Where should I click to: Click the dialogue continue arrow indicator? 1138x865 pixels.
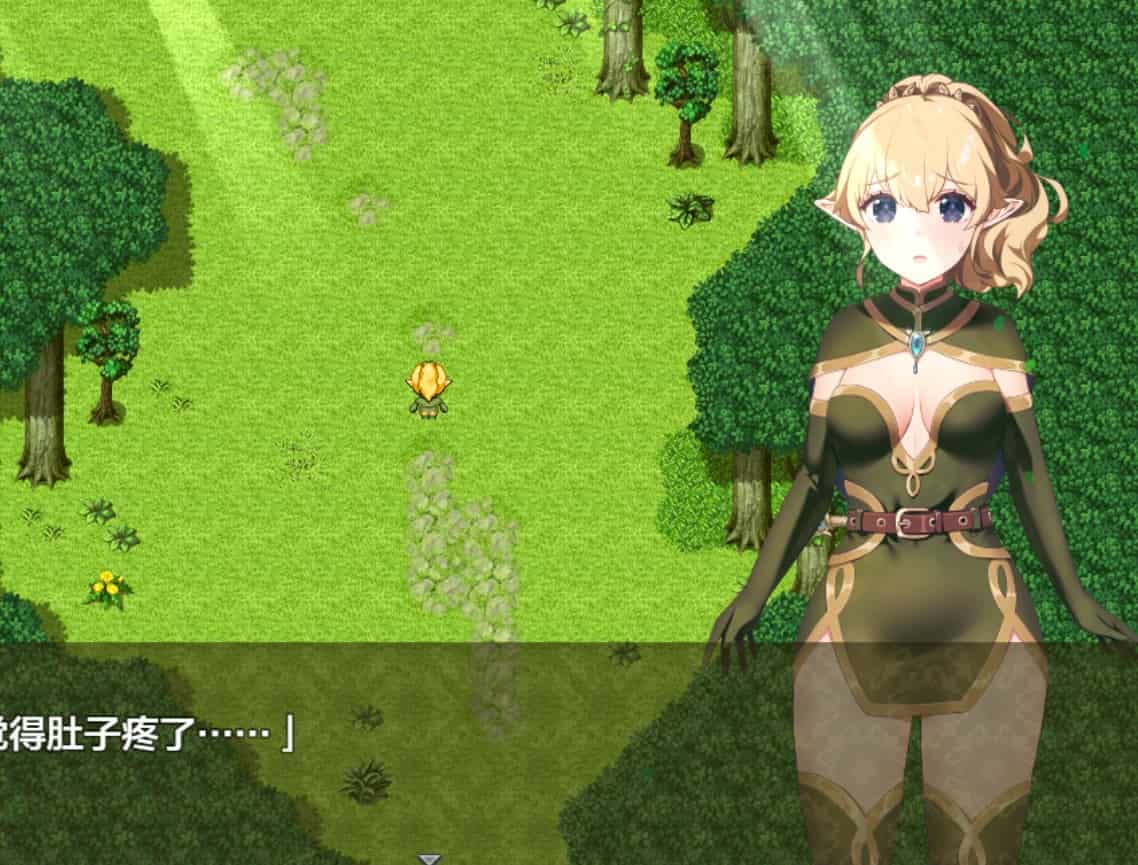click(x=429, y=858)
